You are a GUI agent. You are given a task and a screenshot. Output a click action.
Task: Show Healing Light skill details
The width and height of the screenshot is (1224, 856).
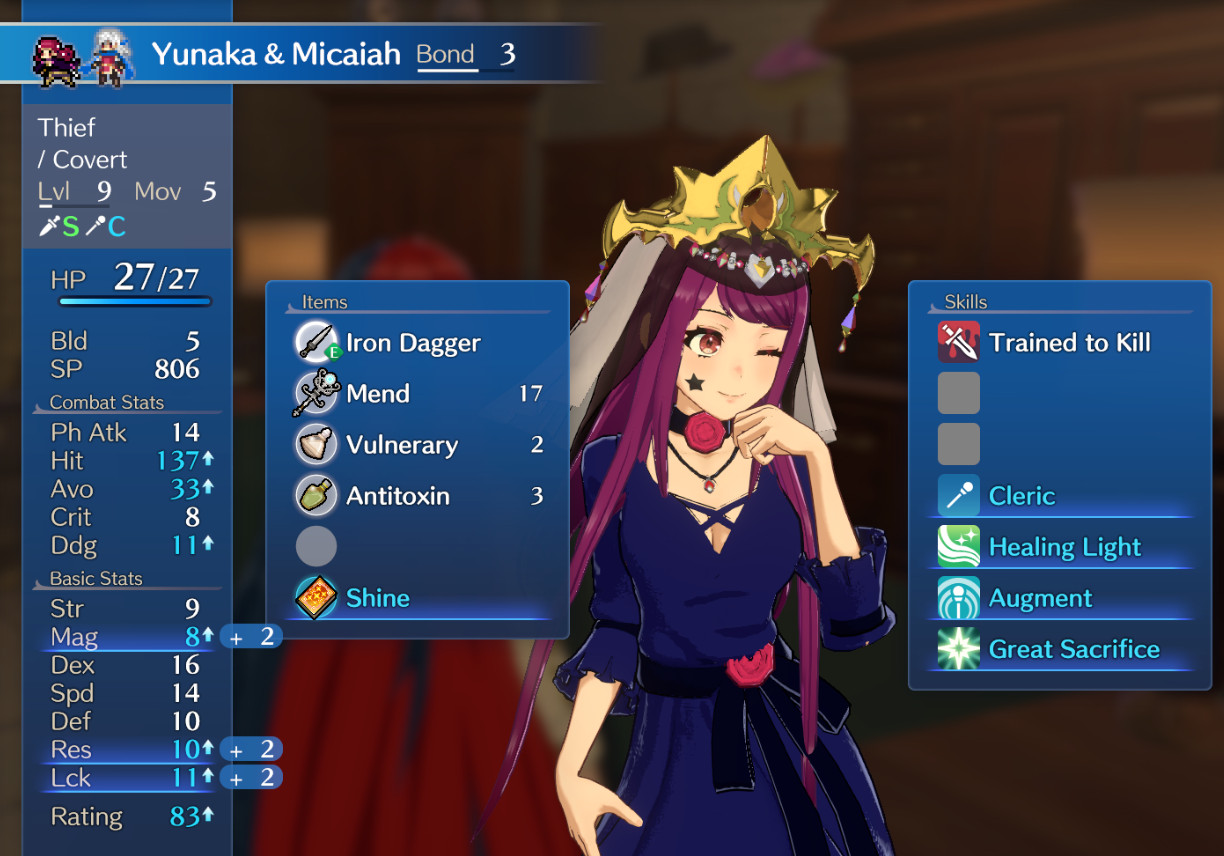pos(1064,547)
